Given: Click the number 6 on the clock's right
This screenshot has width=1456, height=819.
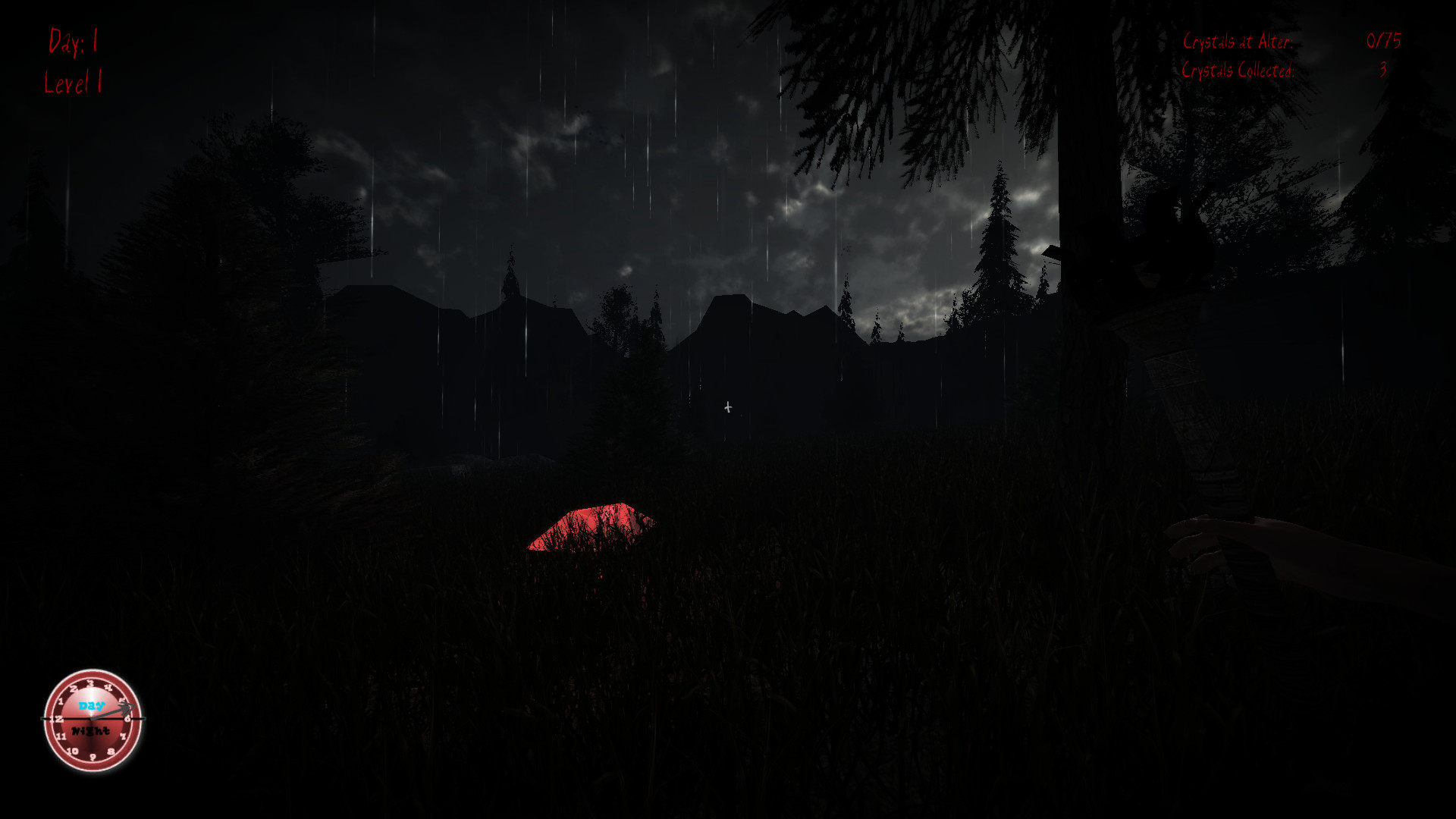Looking at the screenshot, I should [x=127, y=719].
